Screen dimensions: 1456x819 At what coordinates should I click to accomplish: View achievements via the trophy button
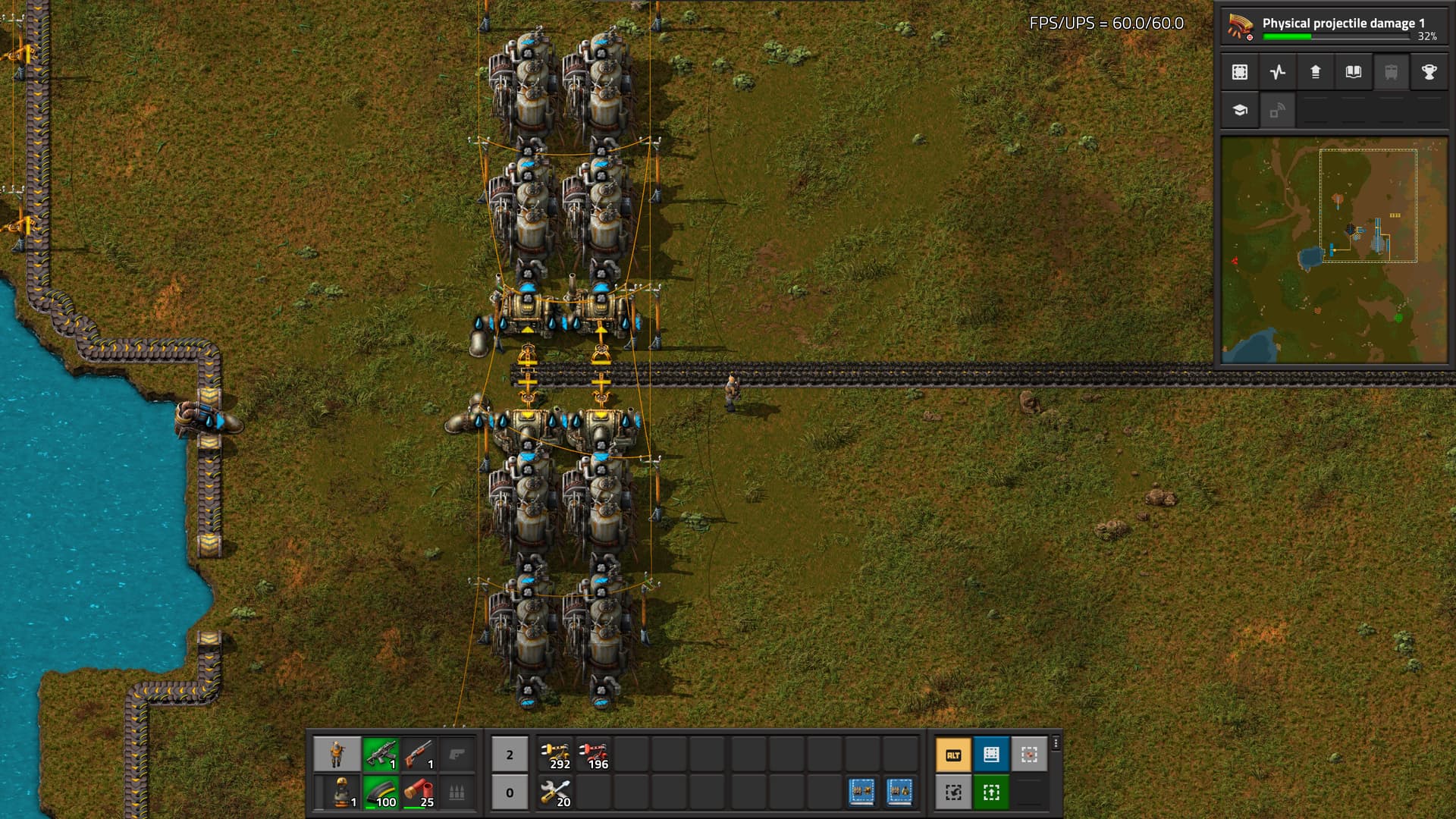coord(1429,73)
